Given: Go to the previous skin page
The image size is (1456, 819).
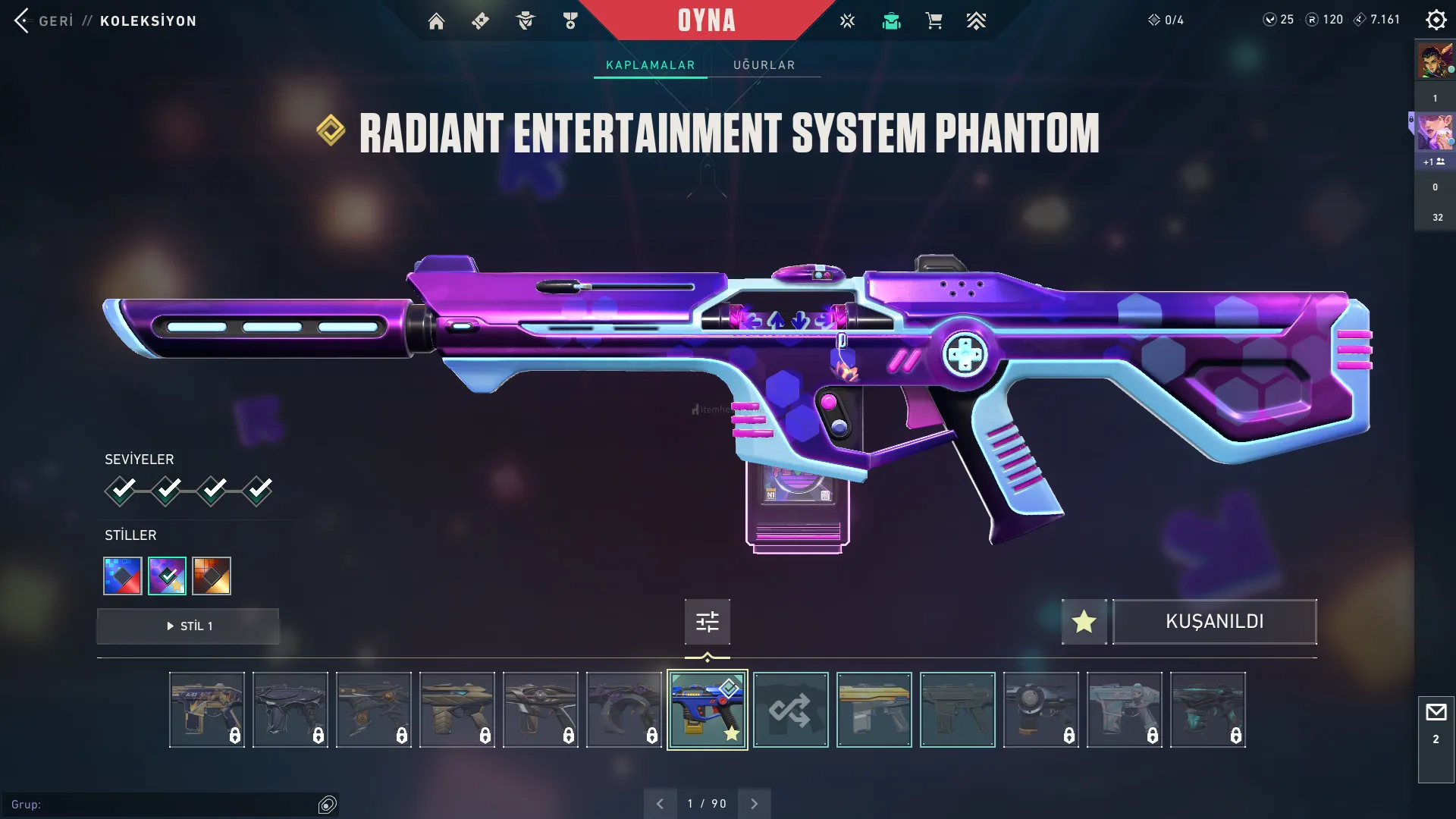Looking at the screenshot, I should (x=660, y=804).
